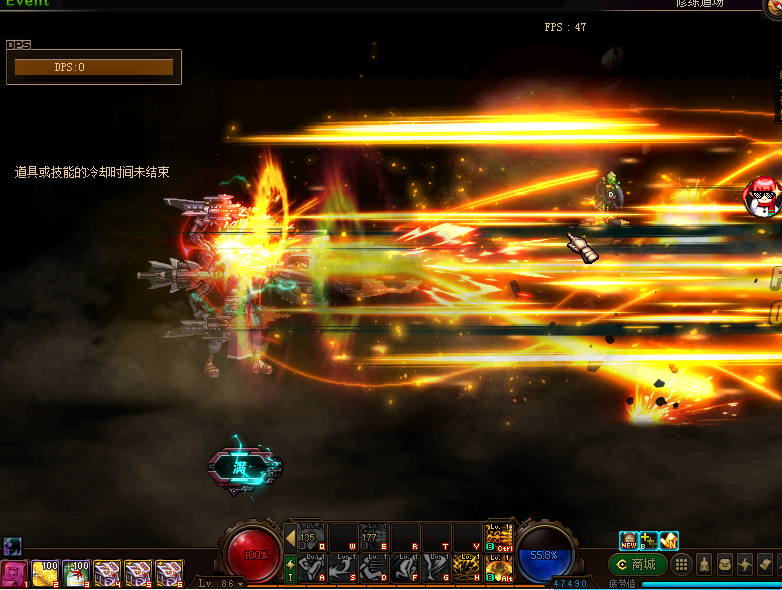Open the 商城 cash shop
Image resolution: width=782 pixels, height=590 pixels.
(637, 565)
